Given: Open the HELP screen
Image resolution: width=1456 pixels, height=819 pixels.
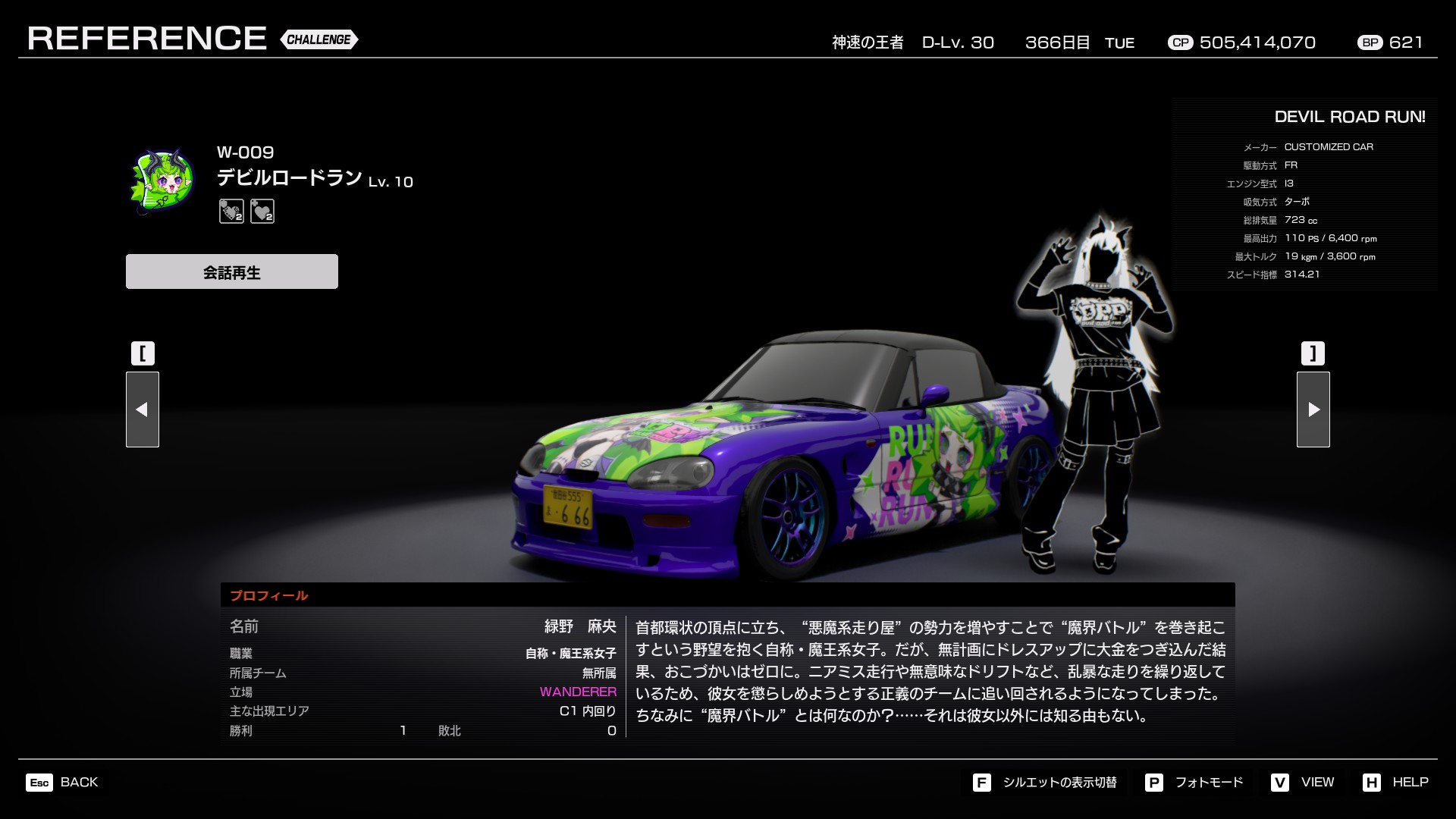Looking at the screenshot, I should 1396,783.
